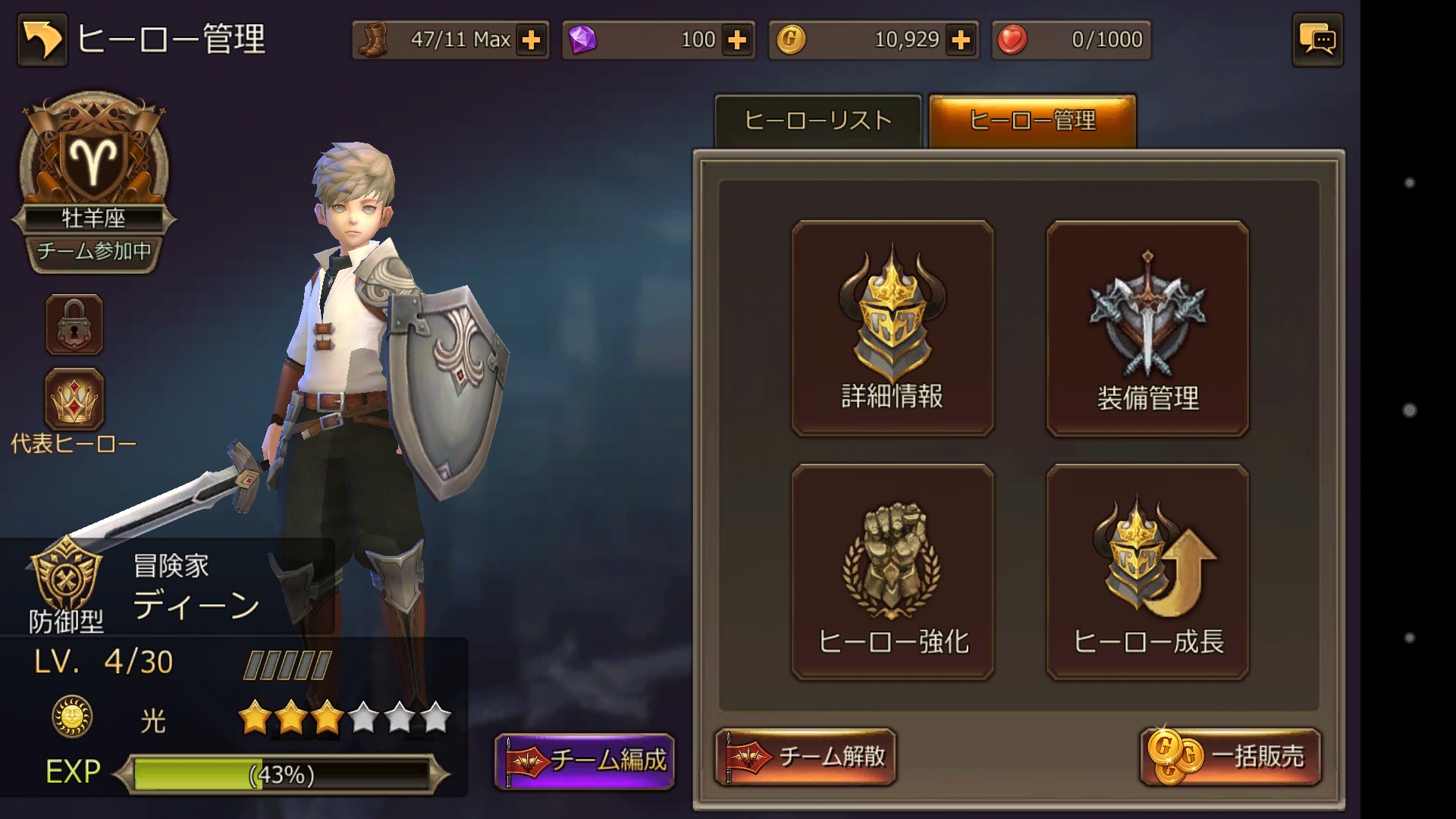This screenshot has height=819, width=1456.
Task: Switch to the ヒーローリスト tab
Action: (817, 121)
